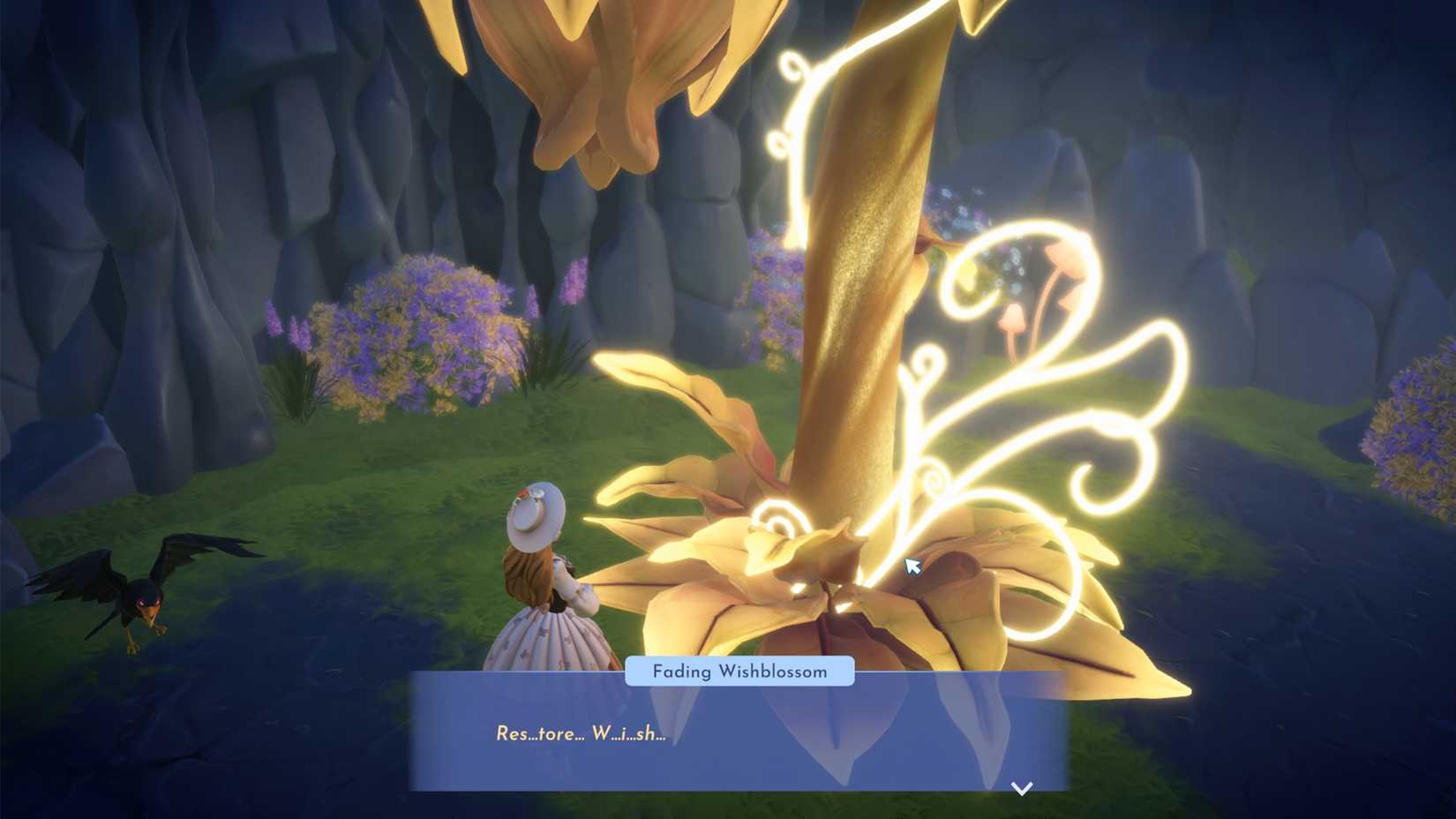Select the Fading Wishblossom name plate

point(739,672)
